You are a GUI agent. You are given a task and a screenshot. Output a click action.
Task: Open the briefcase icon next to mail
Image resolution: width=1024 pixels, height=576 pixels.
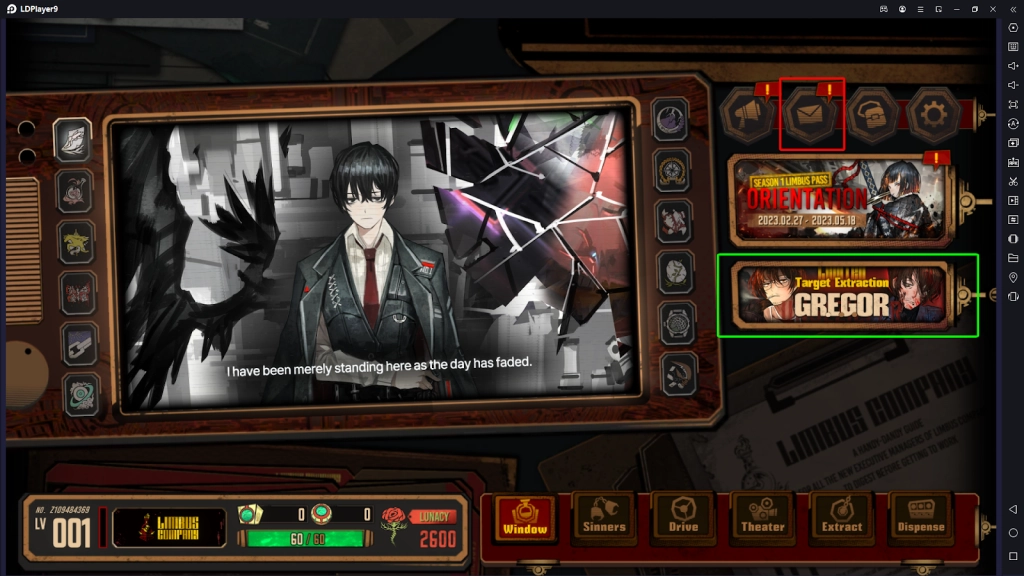coord(872,115)
